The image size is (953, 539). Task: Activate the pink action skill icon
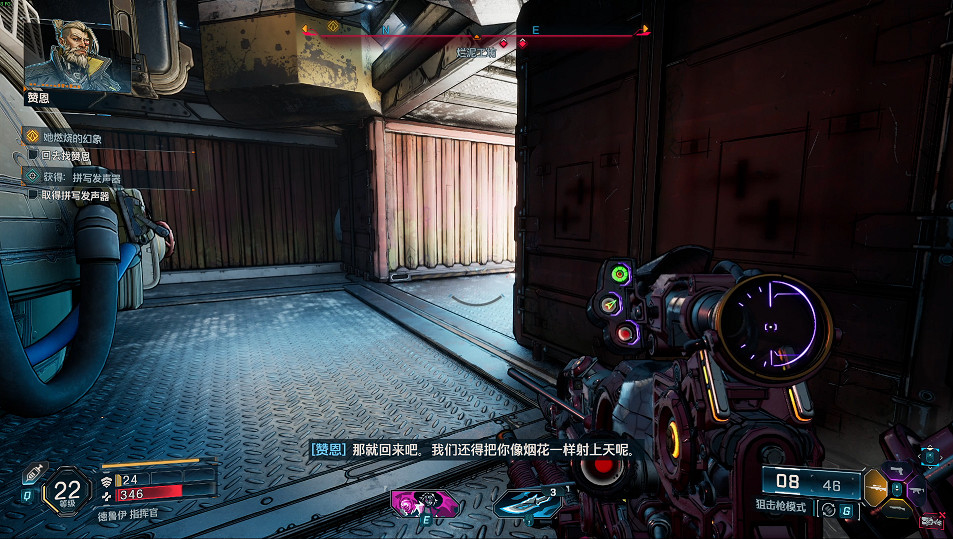pyautogui.click(x=425, y=501)
